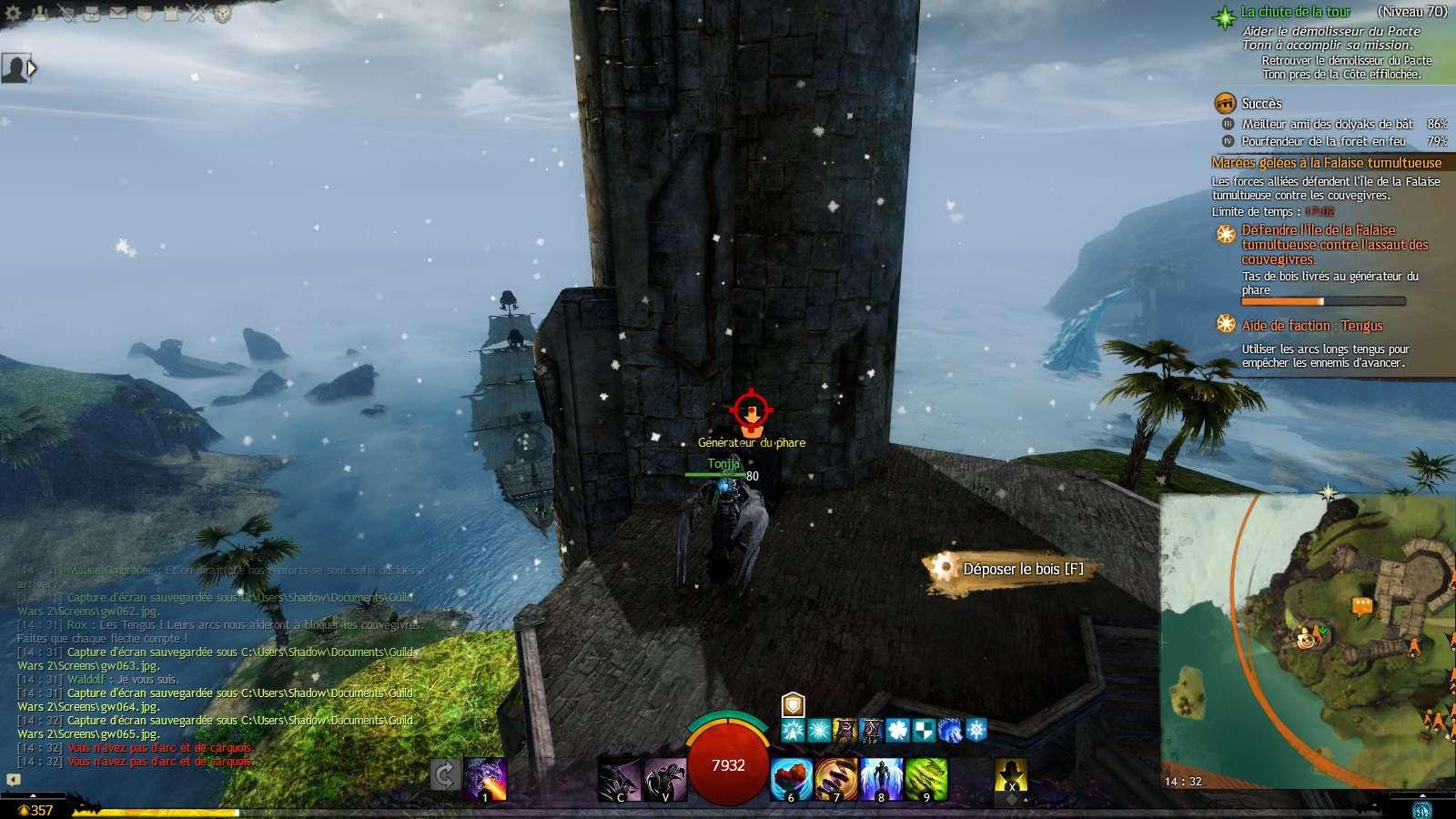The image size is (1456, 819).
Task: Activate the dragon fire breath skill
Action: coord(485,779)
